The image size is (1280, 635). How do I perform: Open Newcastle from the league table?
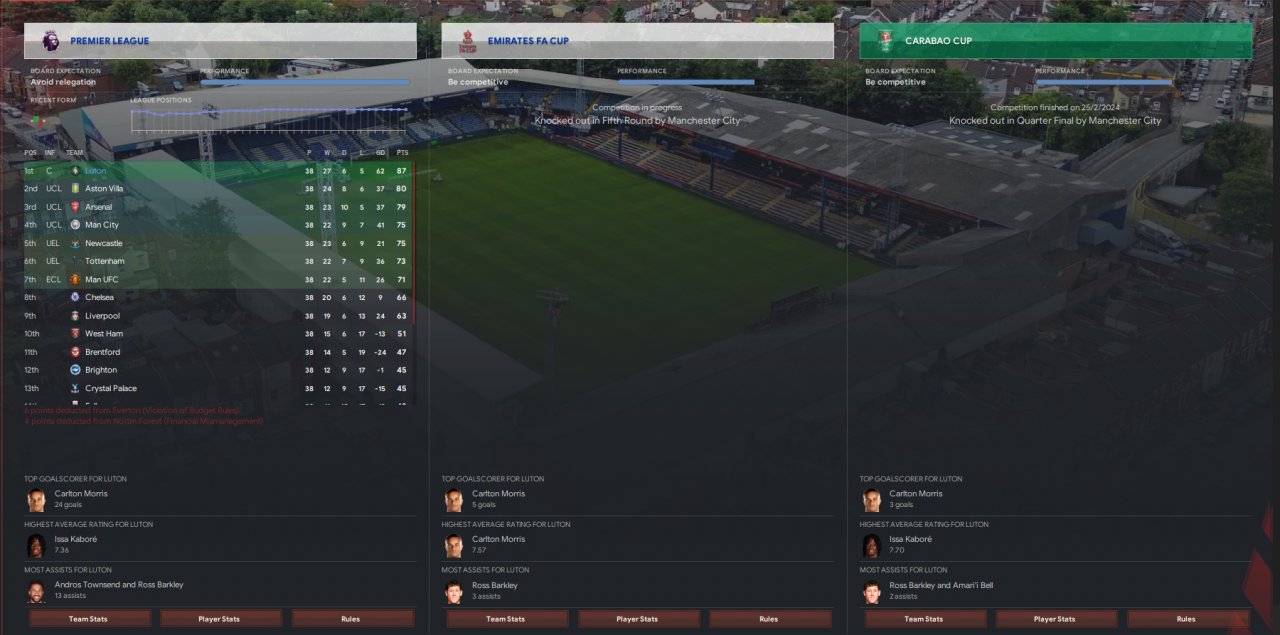click(x=104, y=243)
